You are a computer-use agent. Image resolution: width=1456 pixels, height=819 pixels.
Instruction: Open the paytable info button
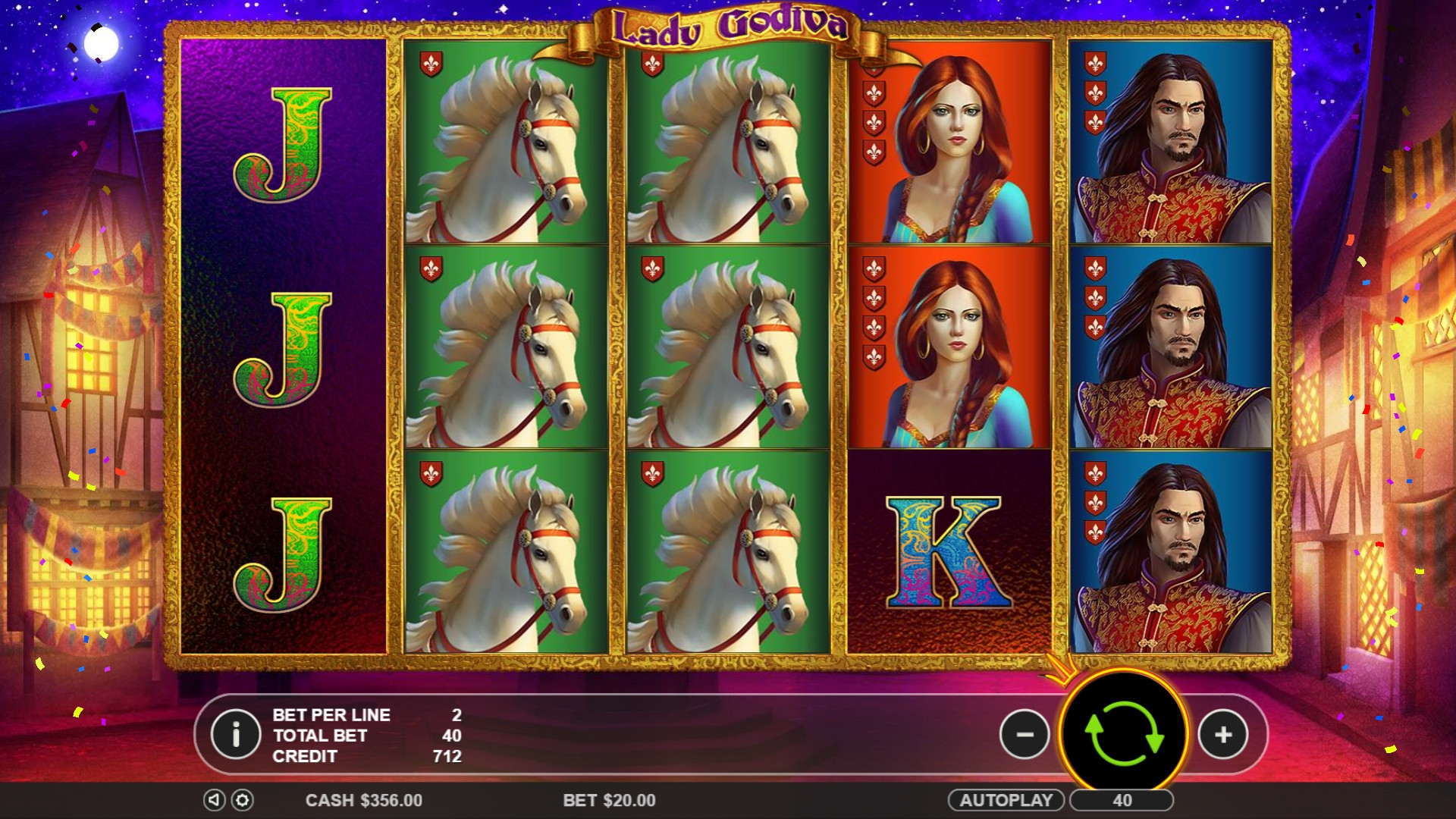(x=236, y=734)
